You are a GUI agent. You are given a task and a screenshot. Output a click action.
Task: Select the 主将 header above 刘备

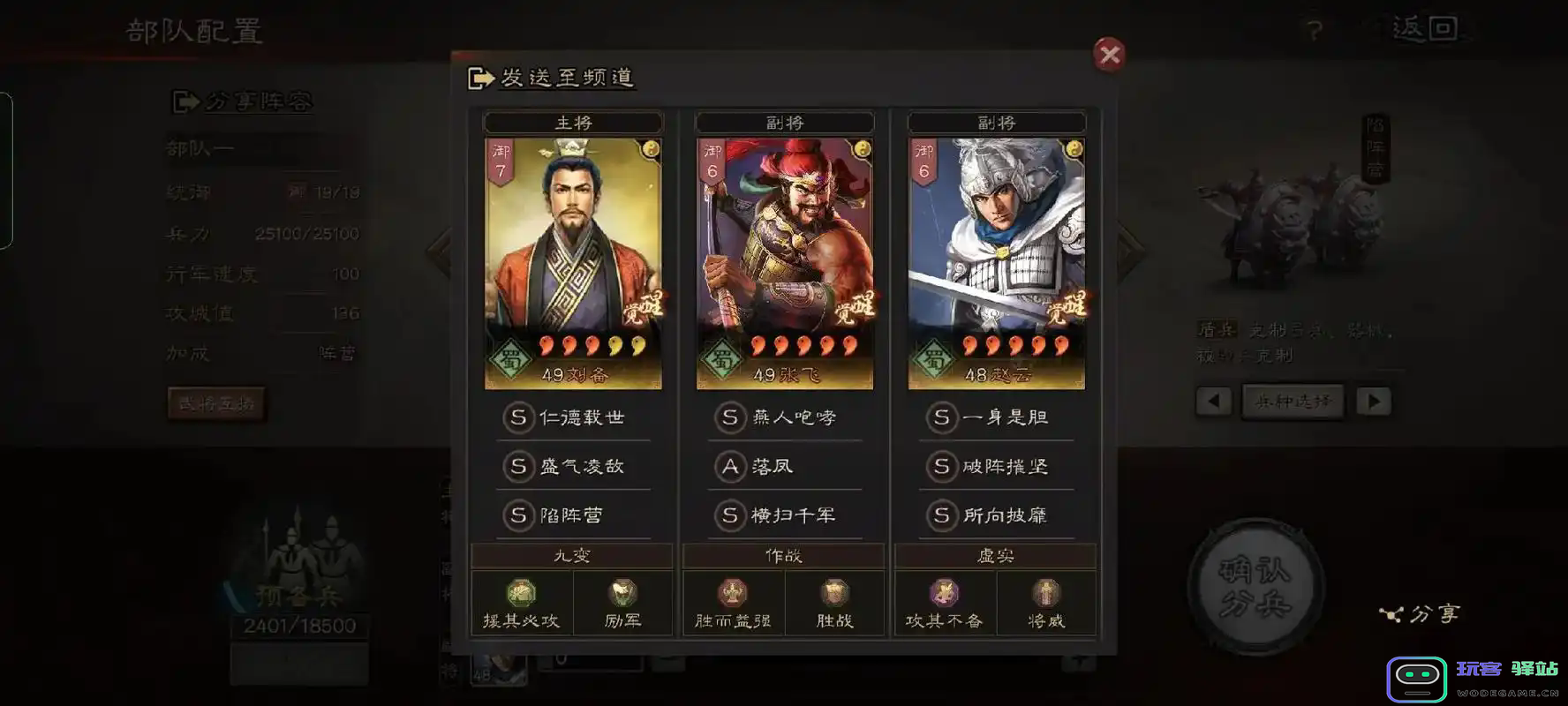[x=572, y=122]
